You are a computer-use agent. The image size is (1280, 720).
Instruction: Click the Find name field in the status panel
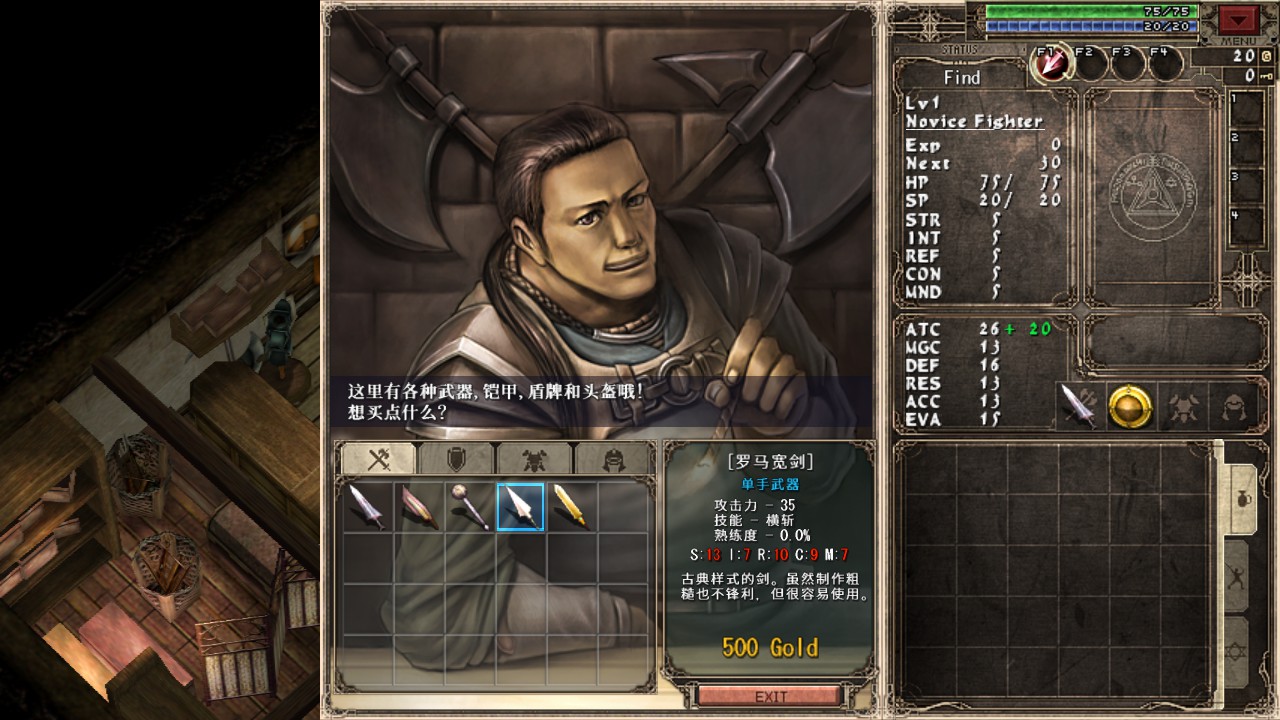962,77
